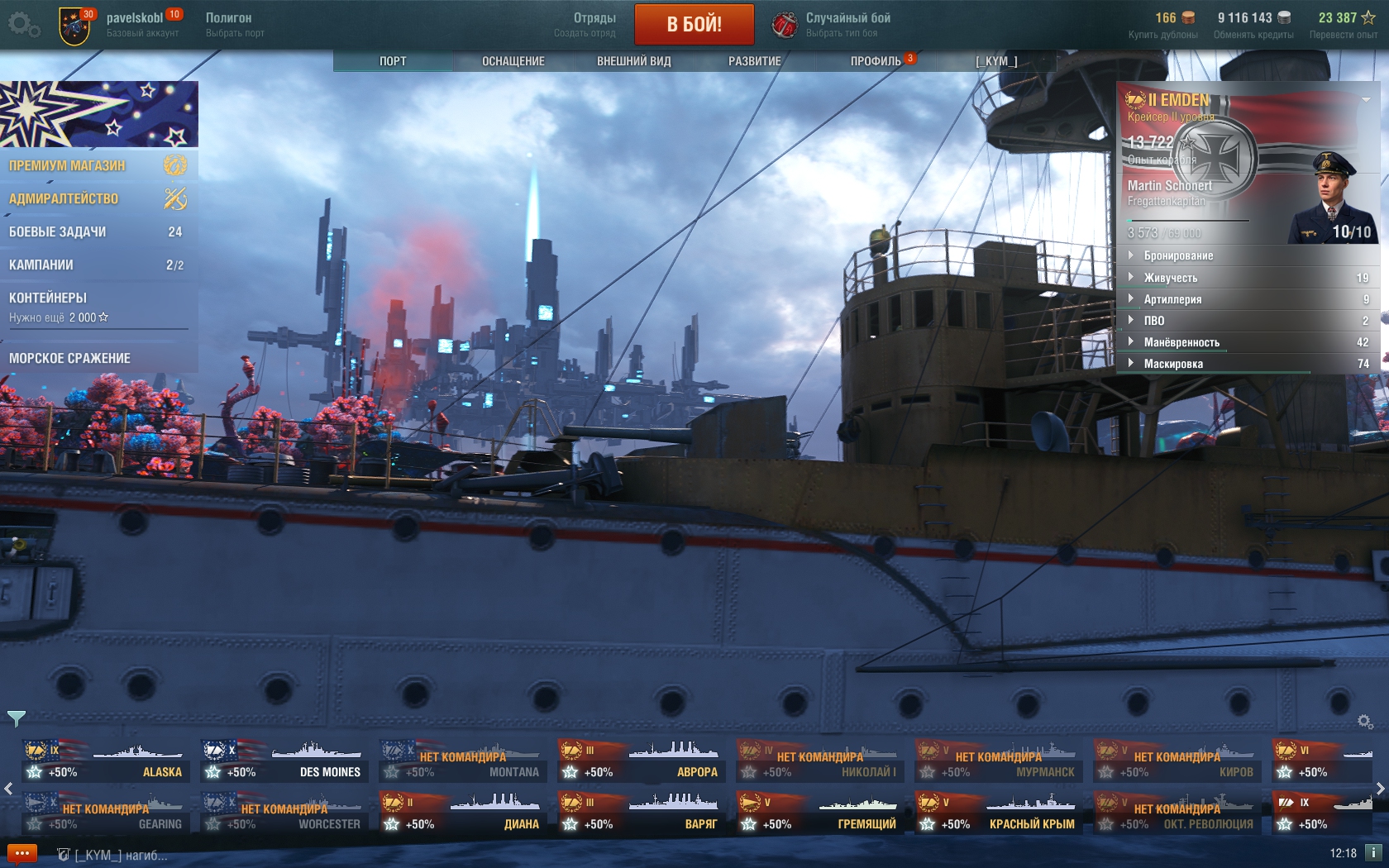
Task: Open the ПРОФИЛЬ tab
Action: (x=876, y=61)
